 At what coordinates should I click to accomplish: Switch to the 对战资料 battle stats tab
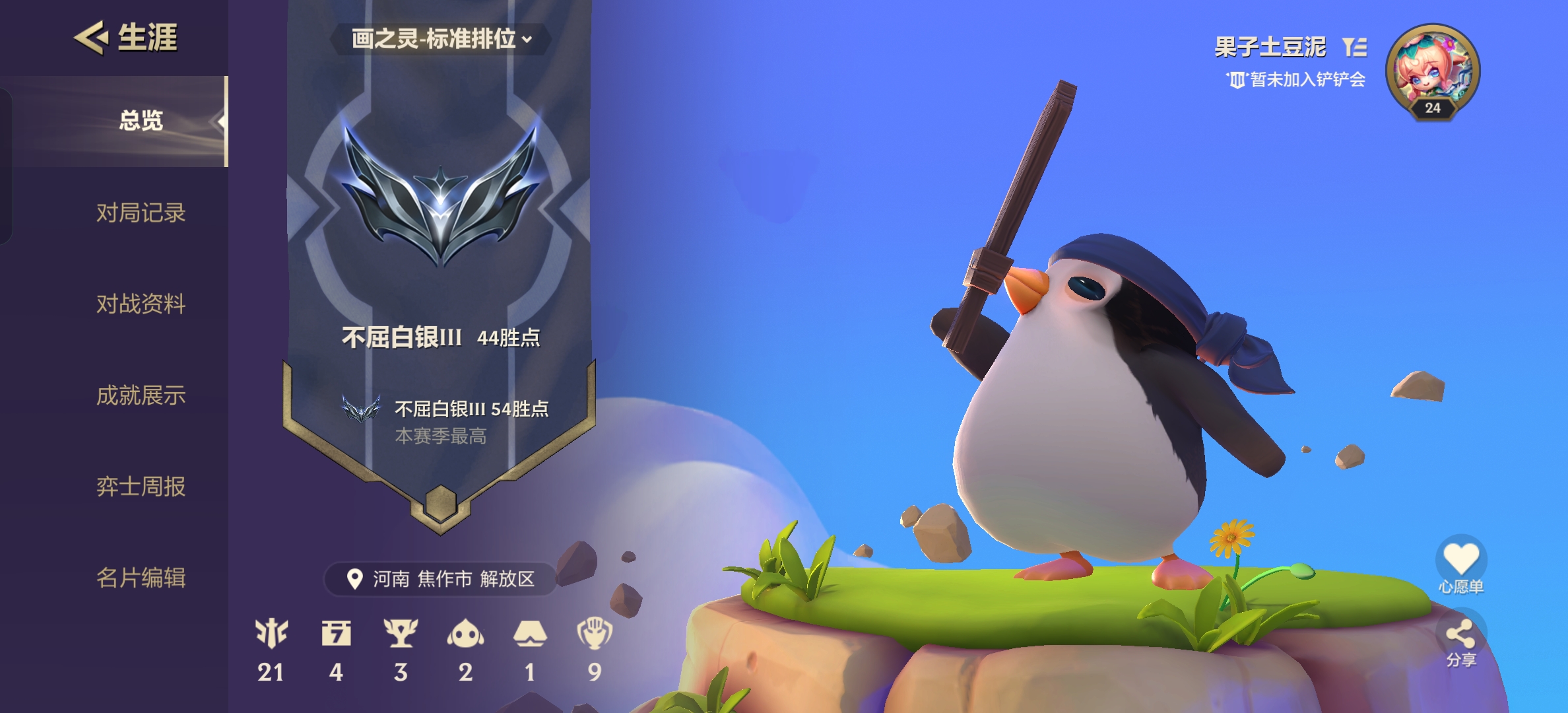(141, 304)
